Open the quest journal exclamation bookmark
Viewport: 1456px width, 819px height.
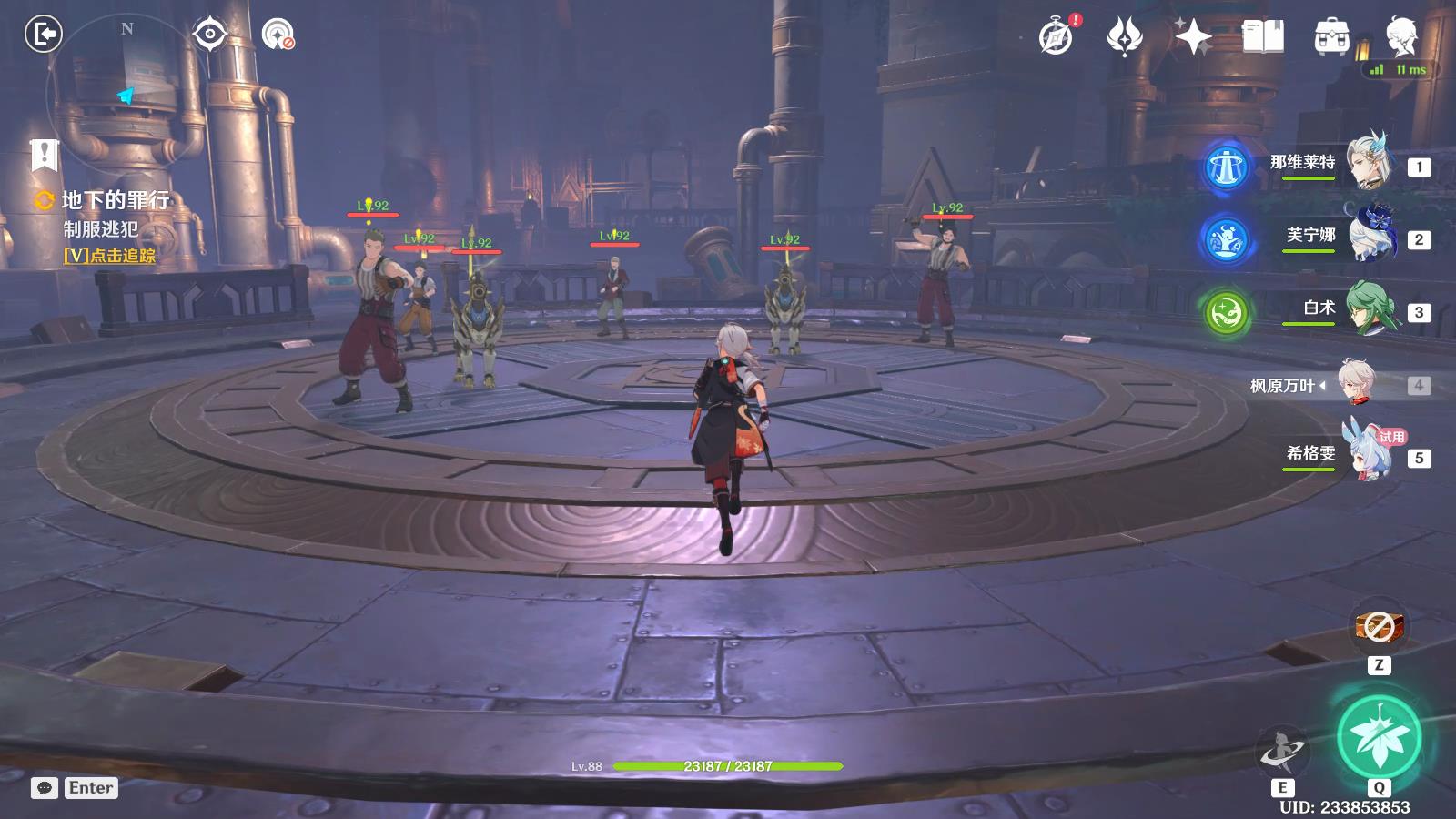[44, 156]
